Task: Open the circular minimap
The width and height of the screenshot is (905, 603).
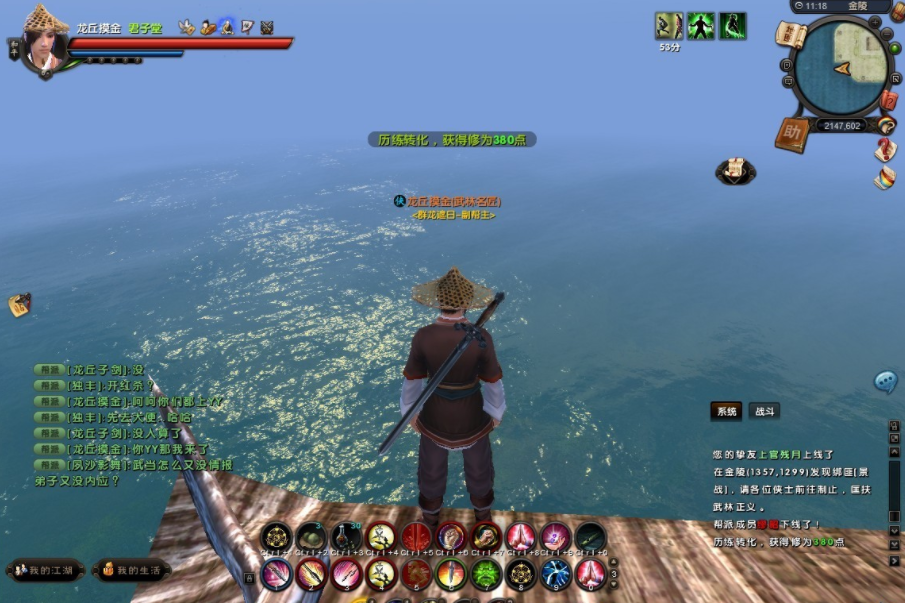Action: tap(840, 68)
